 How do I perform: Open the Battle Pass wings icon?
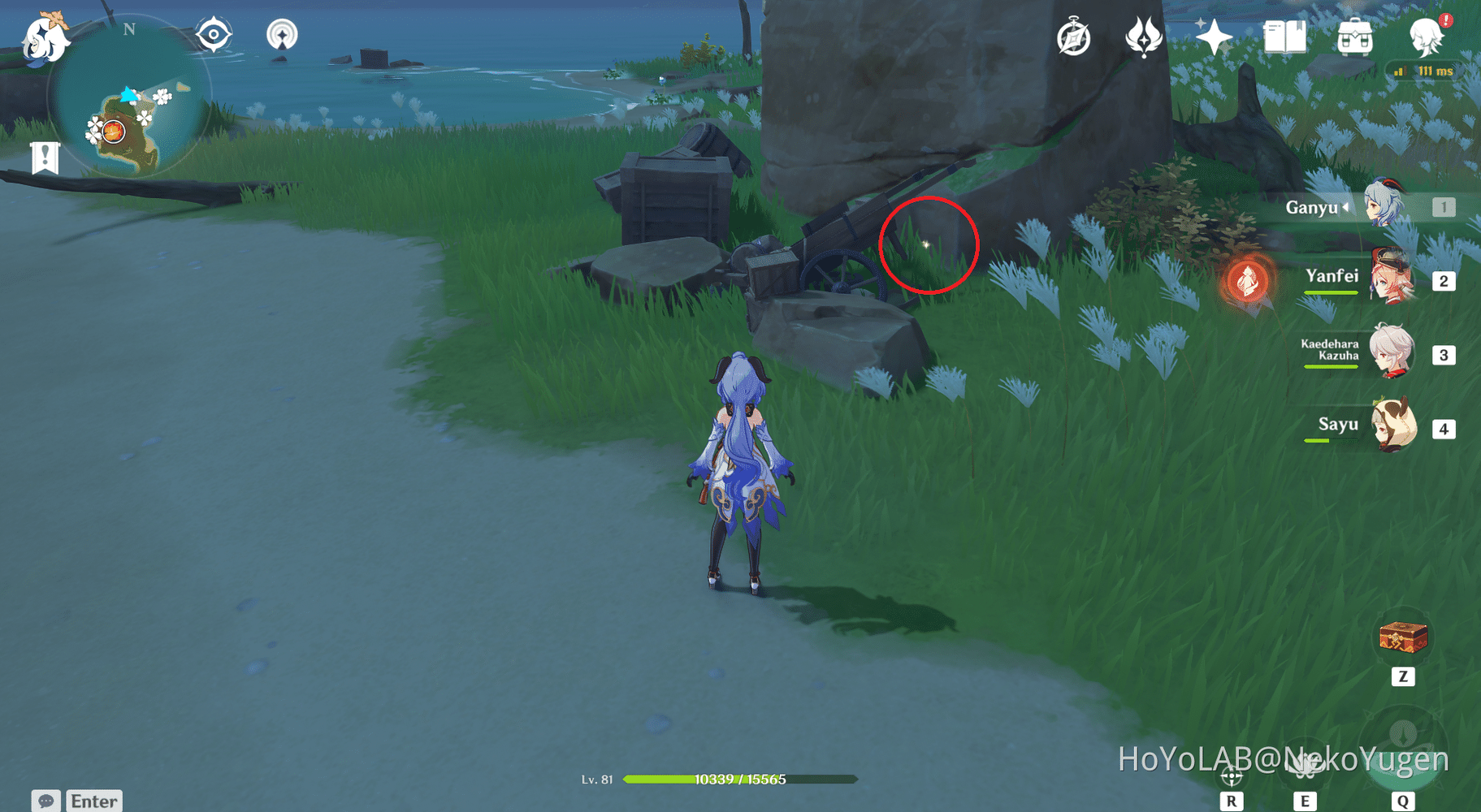click(x=1145, y=36)
